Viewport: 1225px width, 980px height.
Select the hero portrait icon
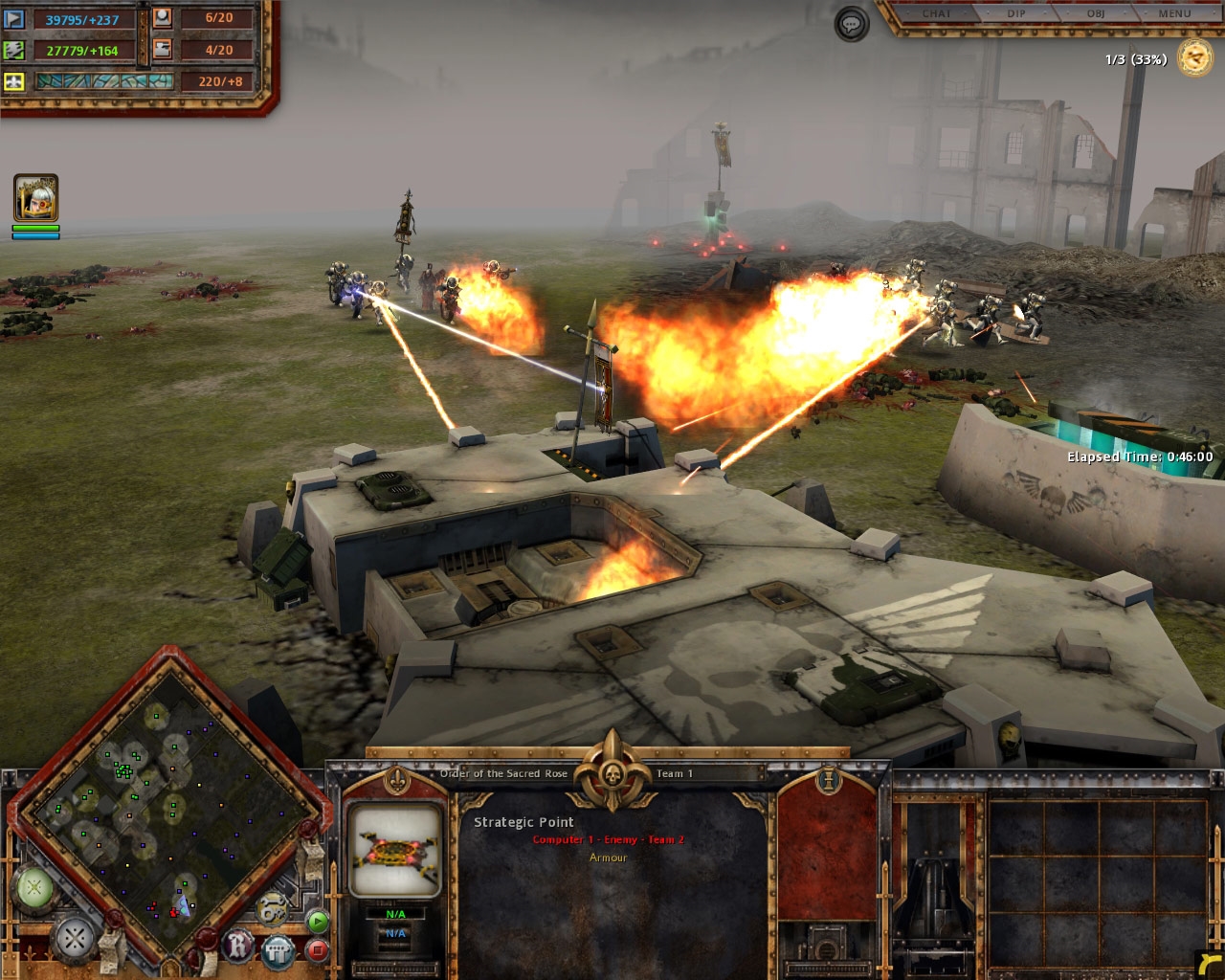pos(35,197)
